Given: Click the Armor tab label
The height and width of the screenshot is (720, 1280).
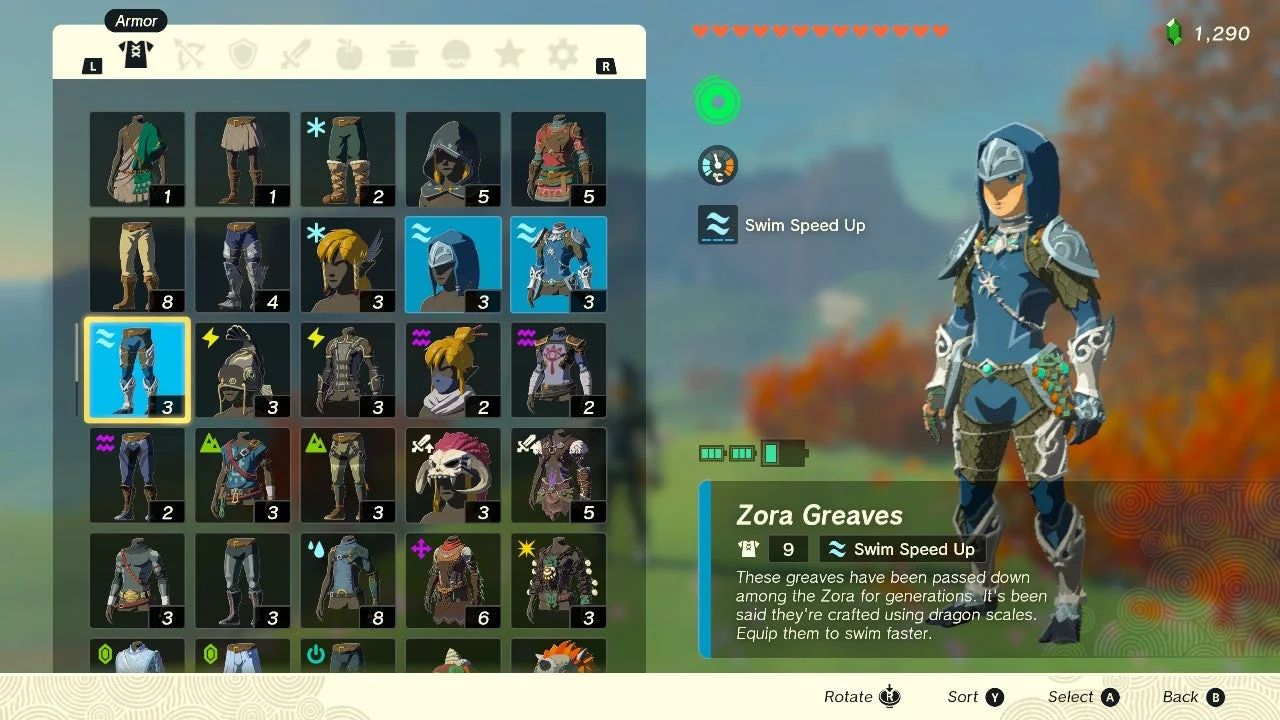Looking at the screenshot, I should click(135, 20).
